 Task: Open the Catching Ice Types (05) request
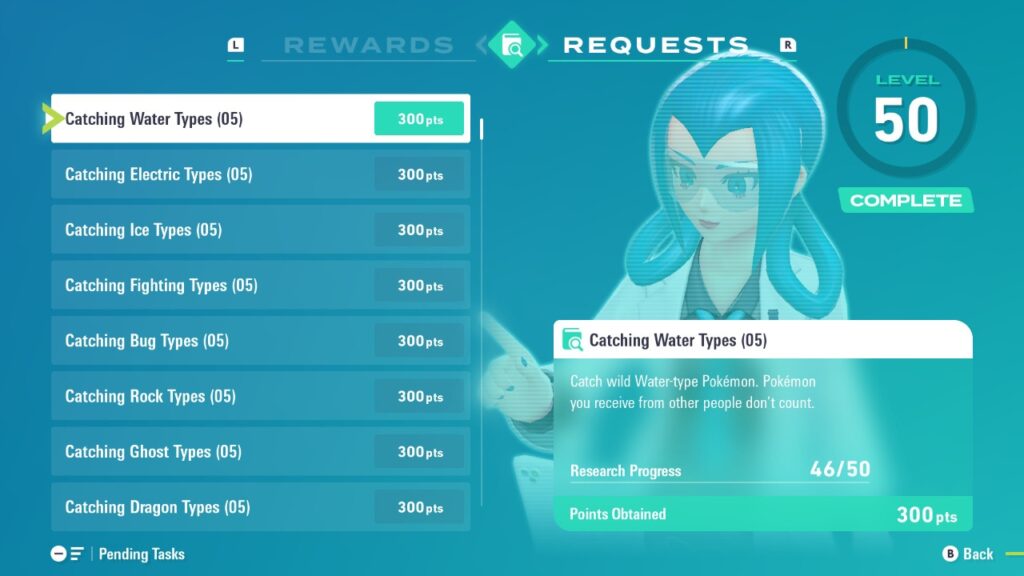(260, 230)
